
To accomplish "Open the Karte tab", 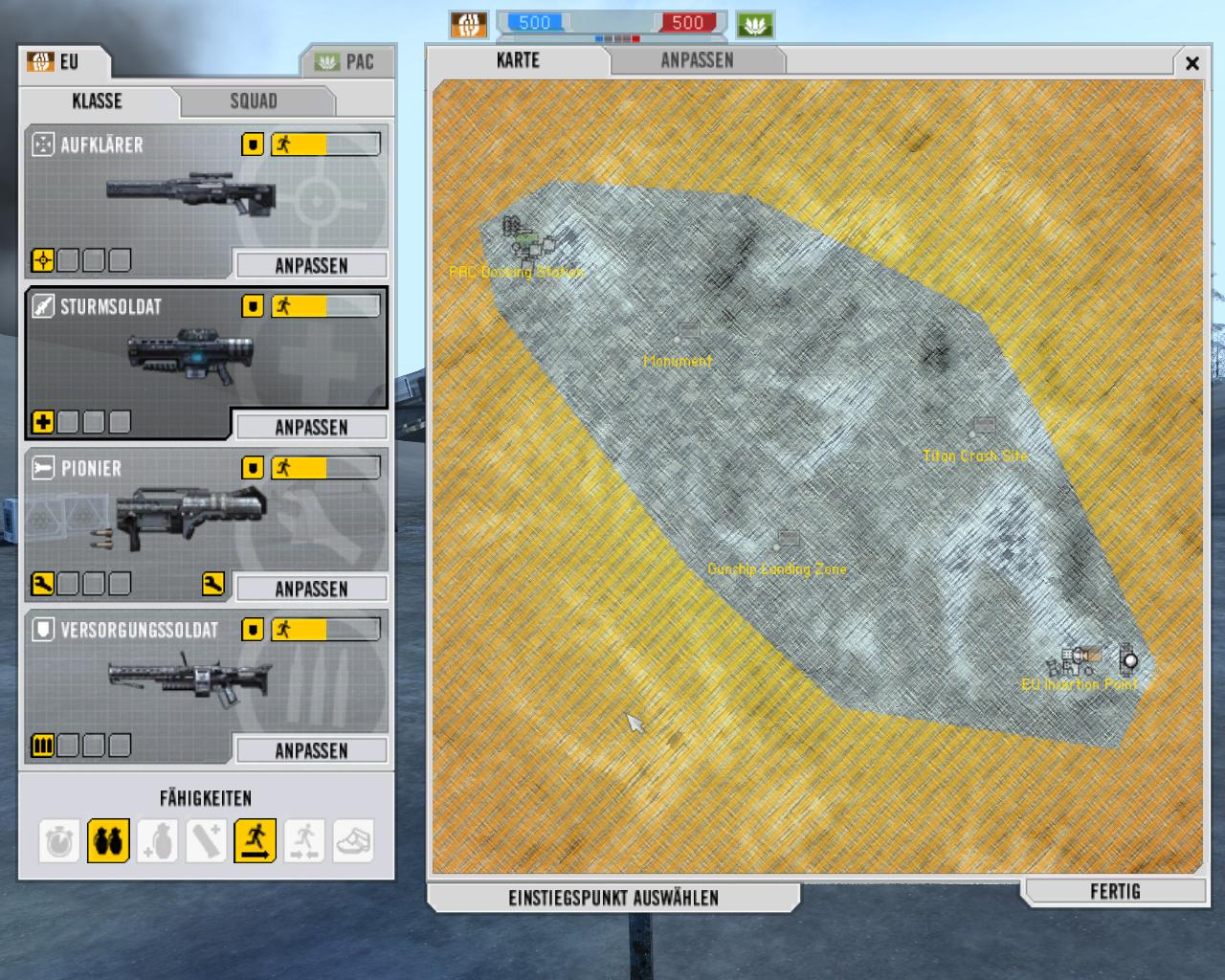I will pos(518,60).
